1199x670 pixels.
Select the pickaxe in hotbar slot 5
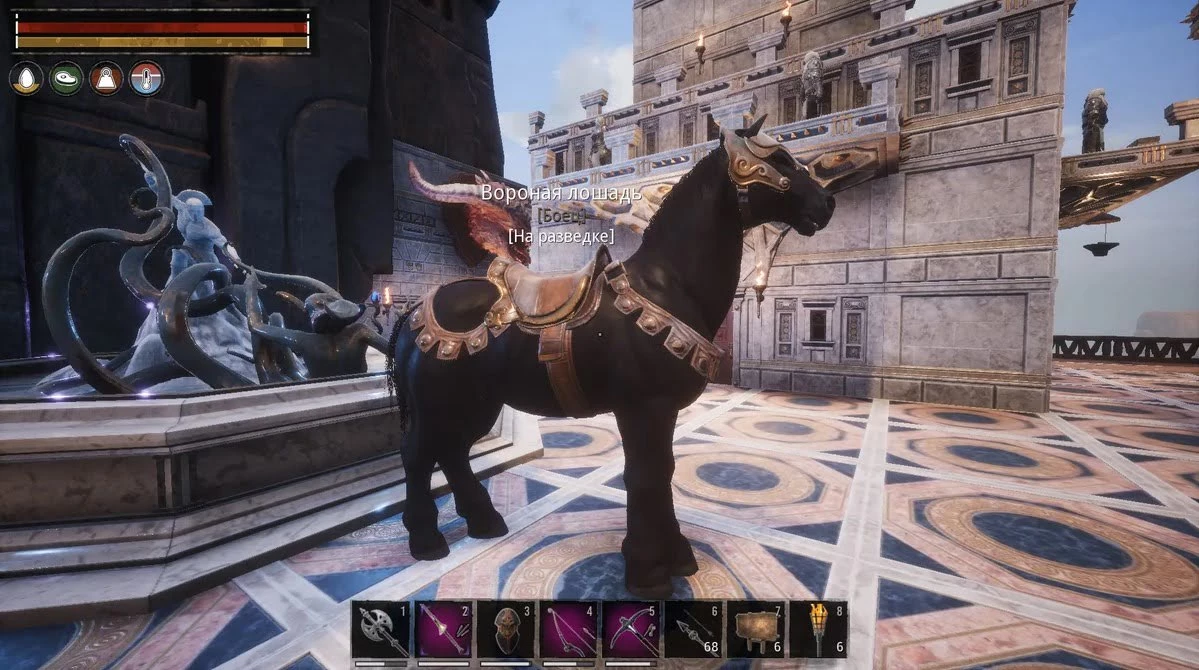tap(630, 629)
